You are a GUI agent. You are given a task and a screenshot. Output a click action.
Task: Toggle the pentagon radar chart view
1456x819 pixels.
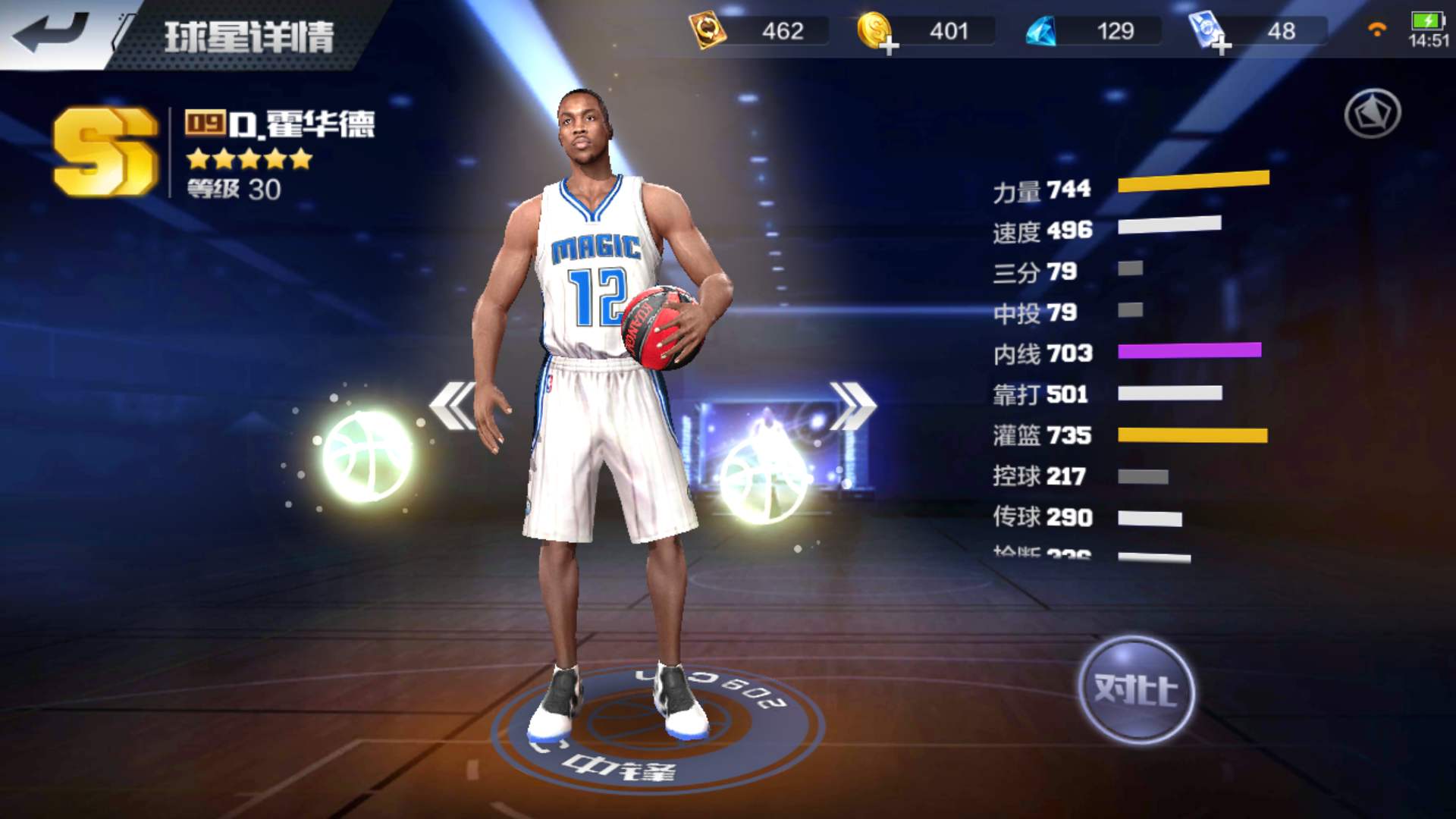[1372, 114]
